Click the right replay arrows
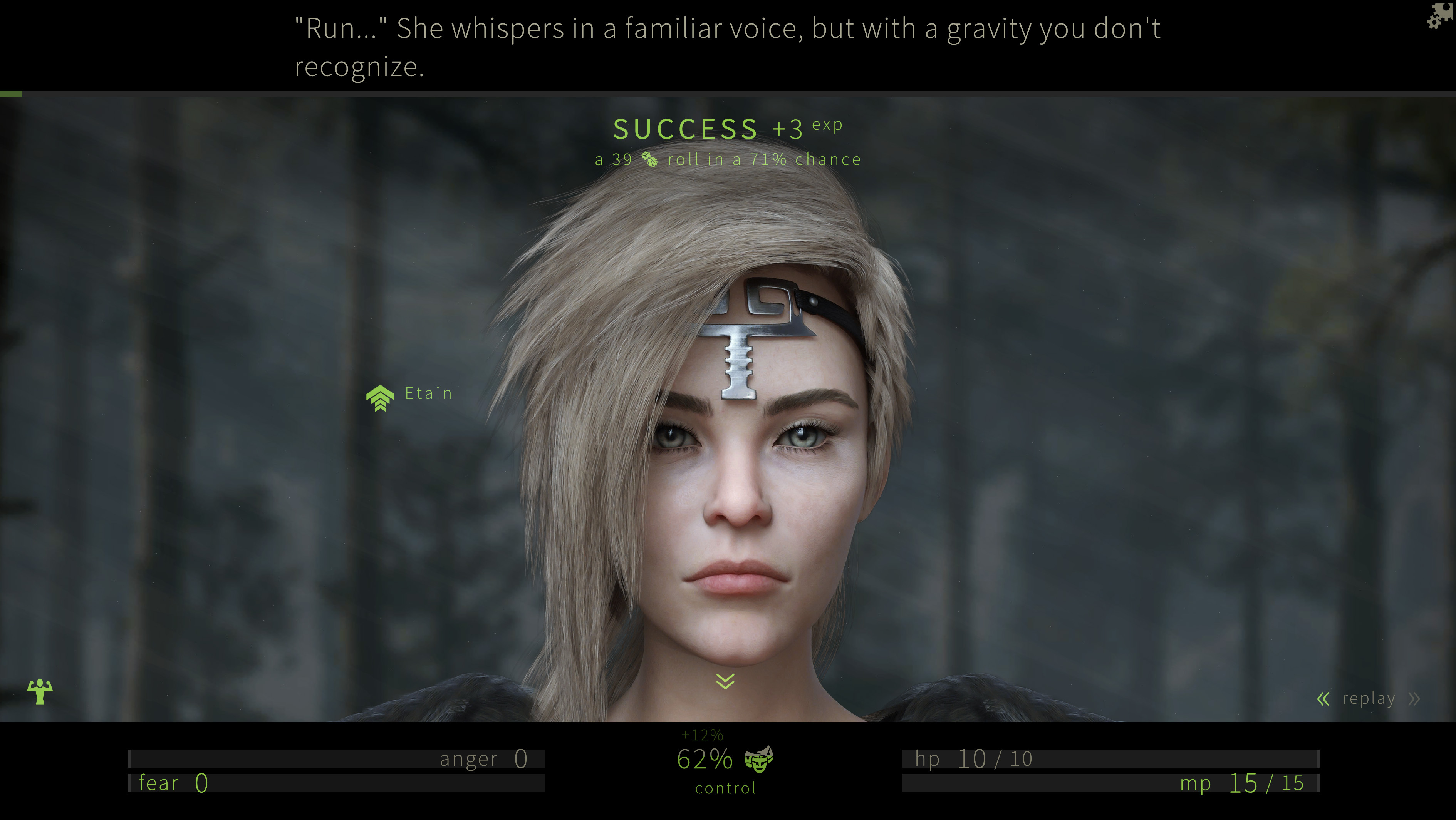The width and height of the screenshot is (1456, 820). pyautogui.click(x=1414, y=699)
